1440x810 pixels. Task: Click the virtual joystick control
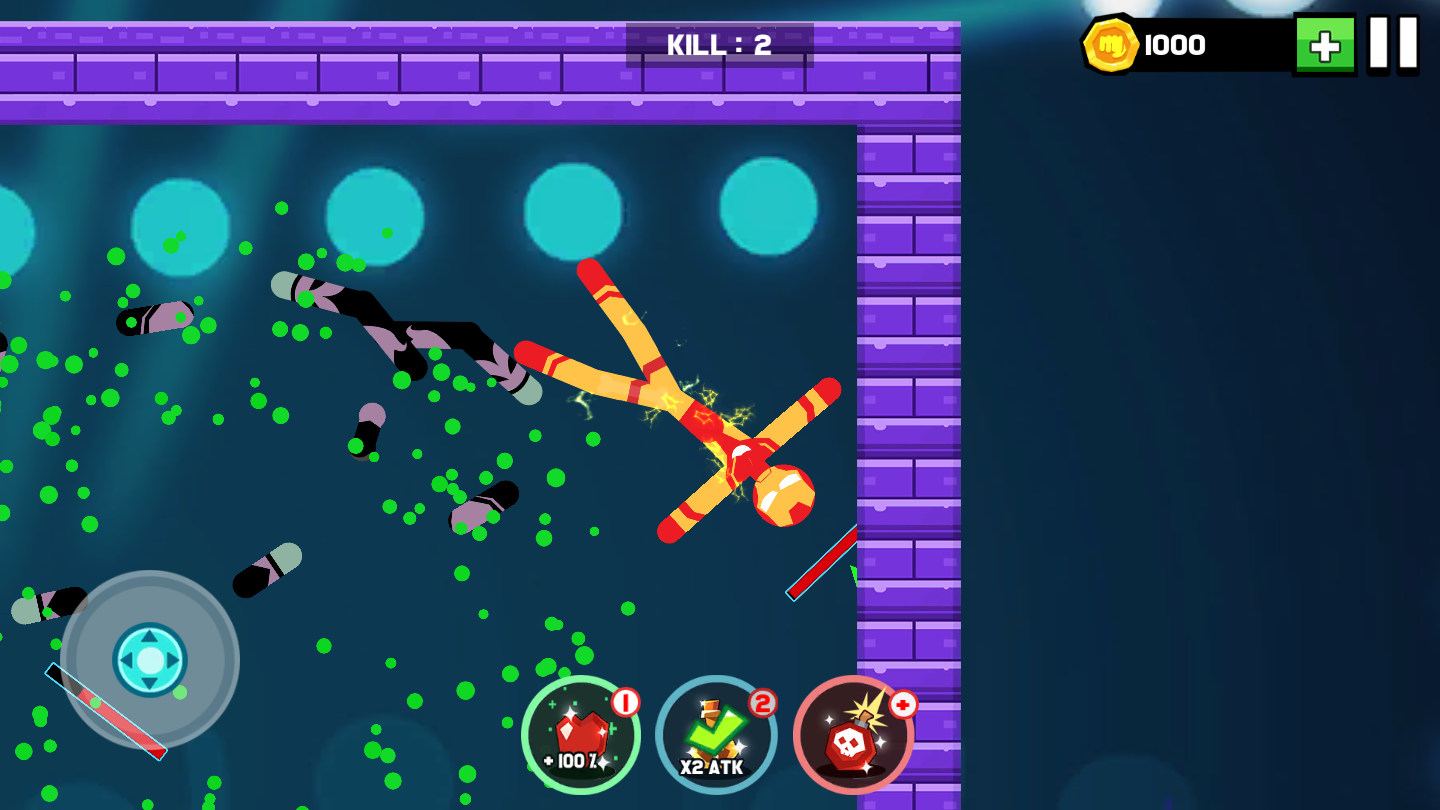[150, 660]
